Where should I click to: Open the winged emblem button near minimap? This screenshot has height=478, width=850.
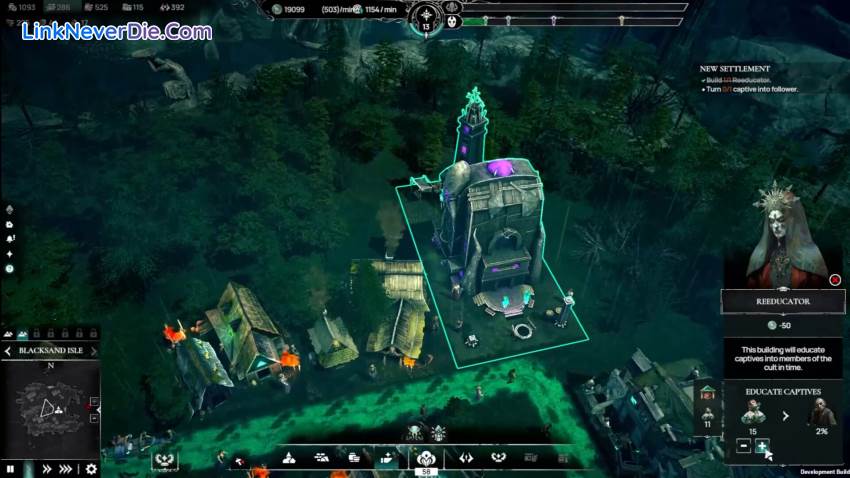[x=164, y=460]
